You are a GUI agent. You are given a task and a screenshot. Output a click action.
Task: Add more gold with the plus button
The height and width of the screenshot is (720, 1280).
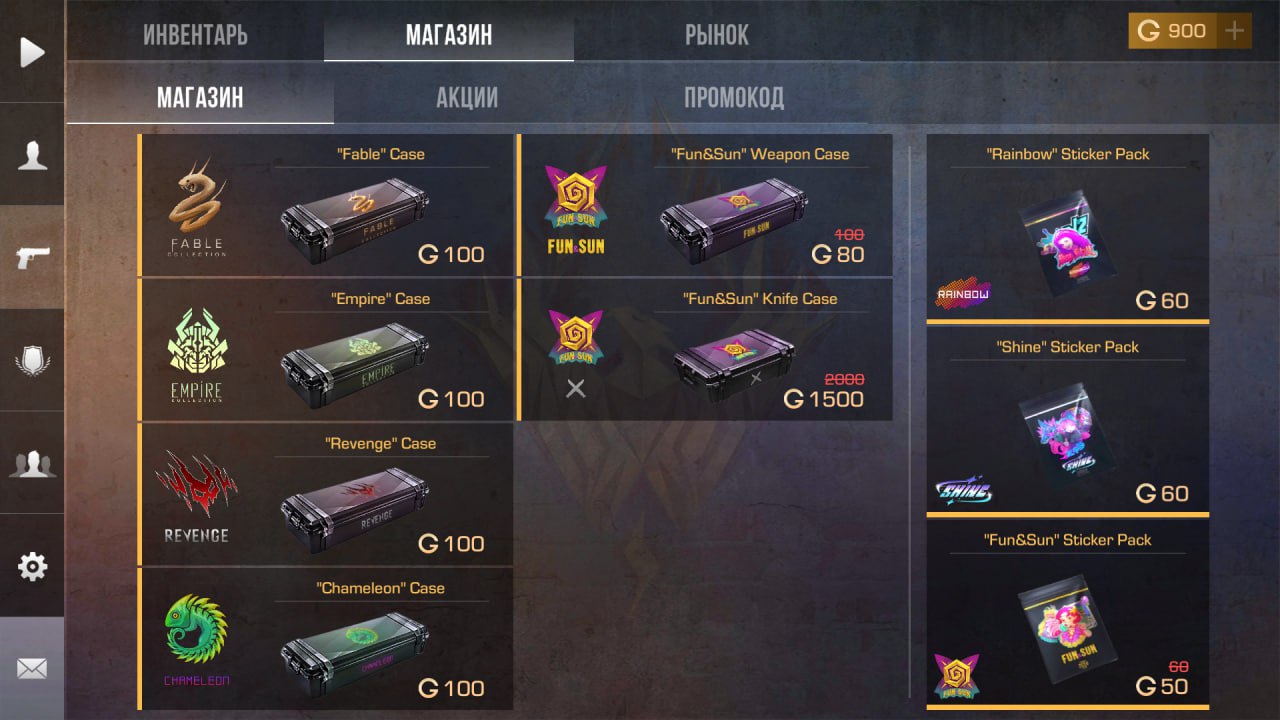[x=1235, y=31]
